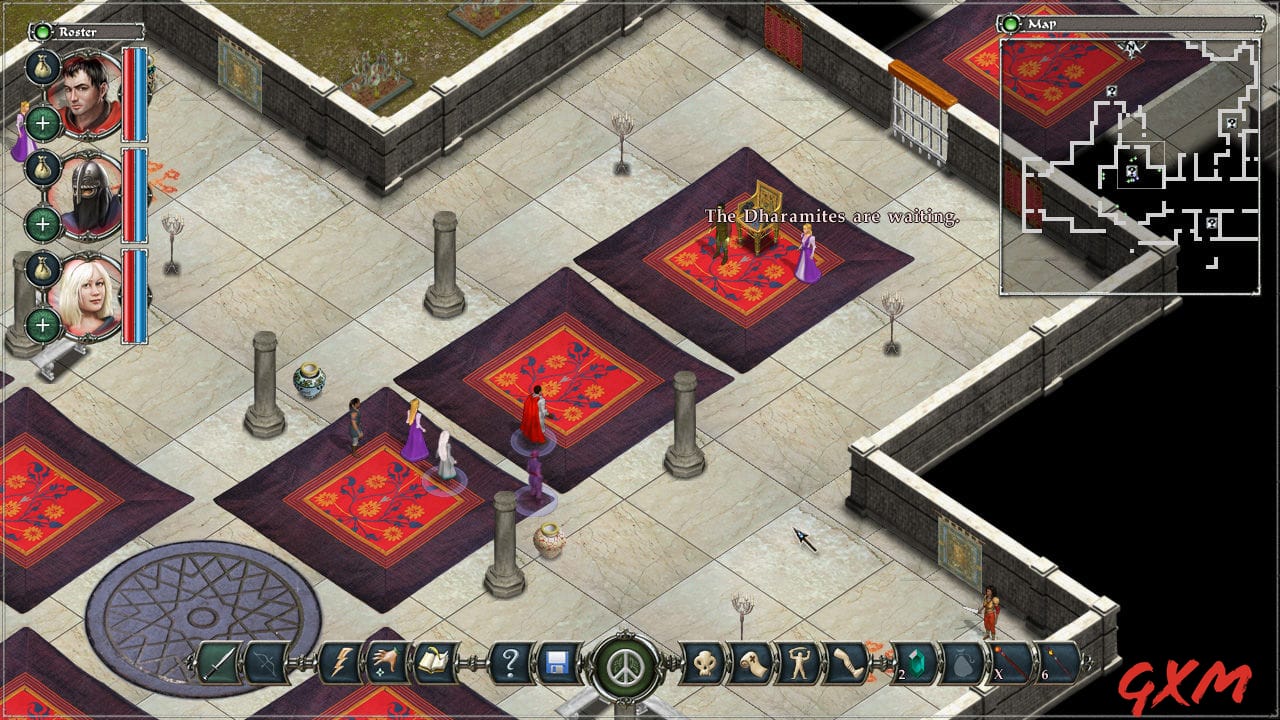Expand the top character's plus button
The width and height of the screenshot is (1280, 720).
(x=42, y=120)
